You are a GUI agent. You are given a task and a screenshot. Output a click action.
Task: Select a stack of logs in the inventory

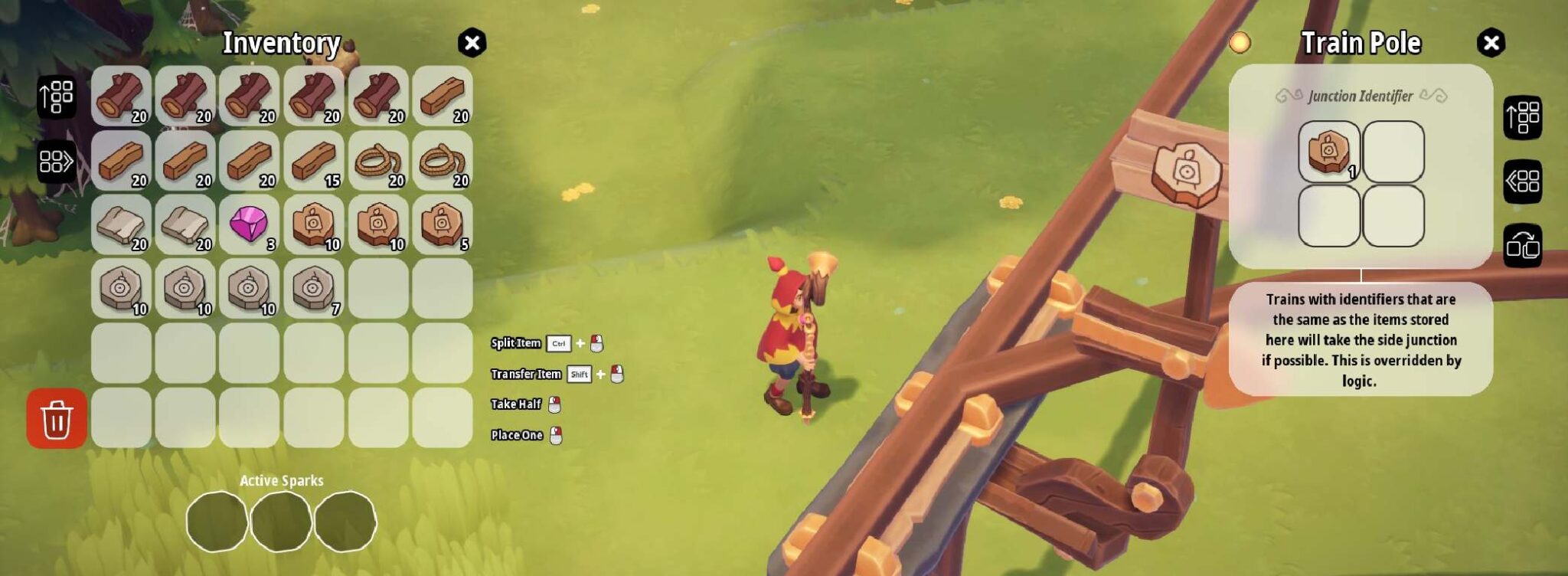point(122,96)
